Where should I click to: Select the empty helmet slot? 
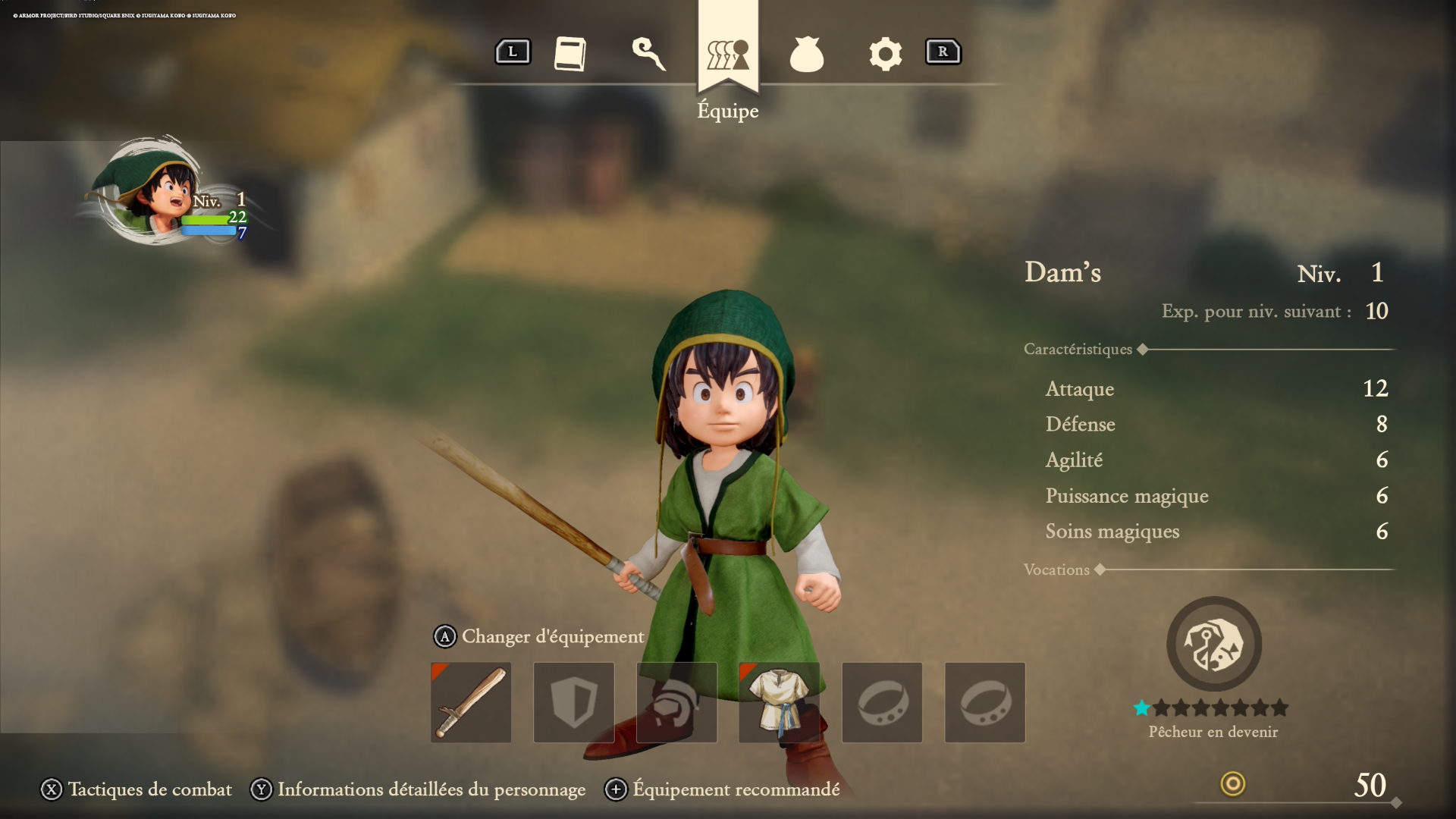(x=676, y=701)
